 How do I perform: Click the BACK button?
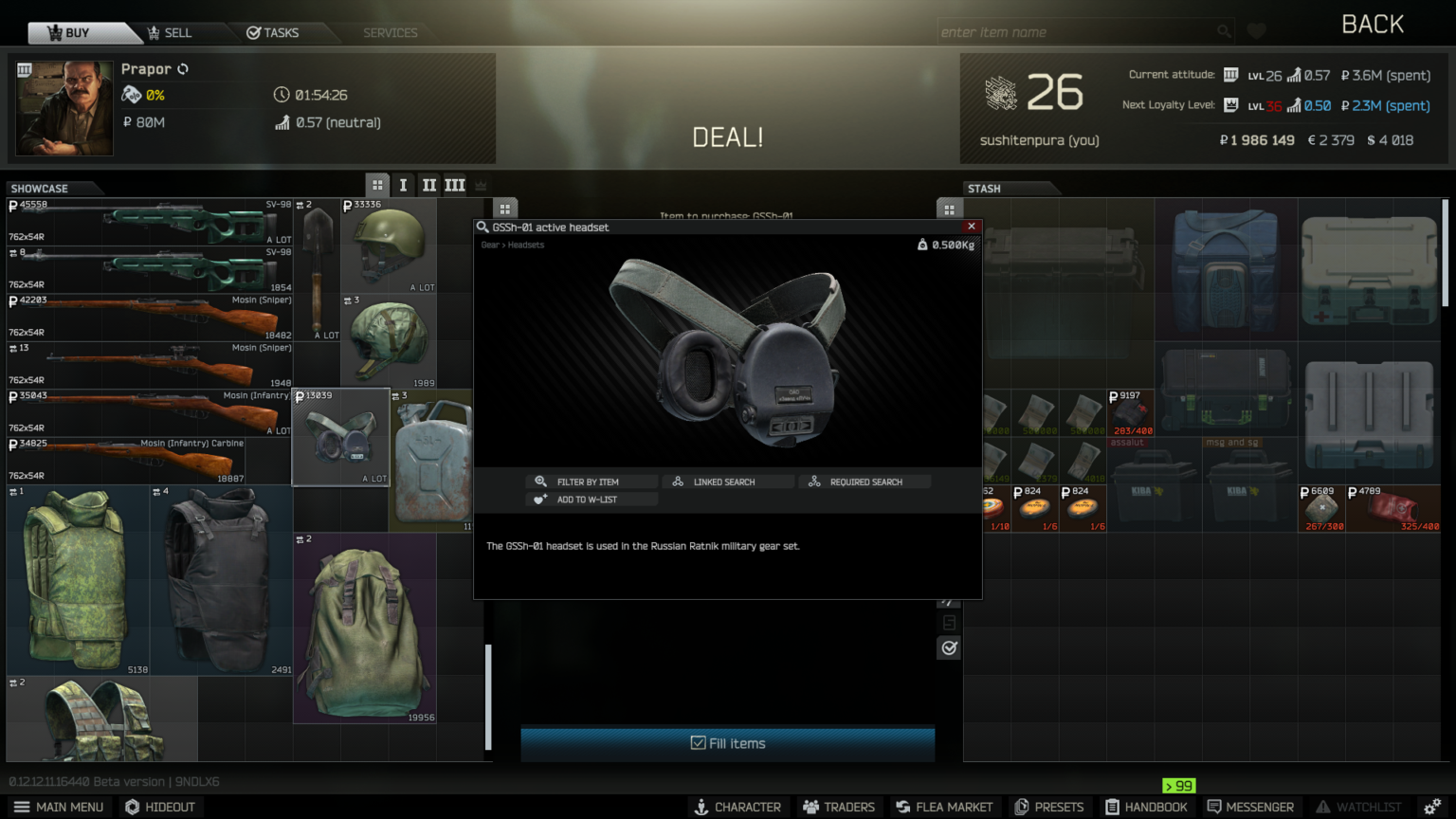point(1372,25)
